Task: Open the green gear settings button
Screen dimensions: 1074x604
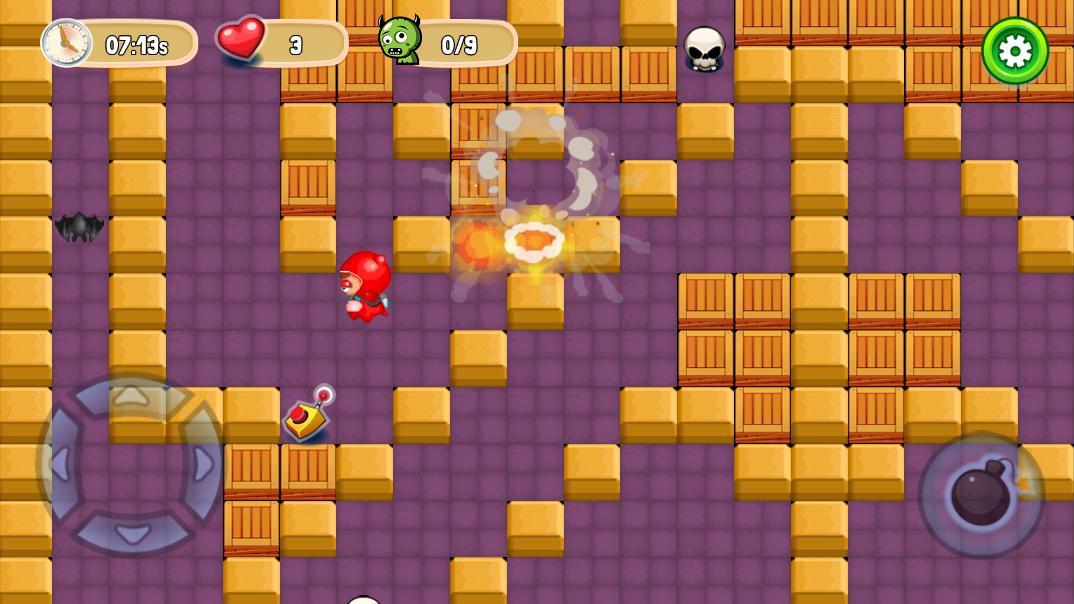Action: coord(1015,51)
